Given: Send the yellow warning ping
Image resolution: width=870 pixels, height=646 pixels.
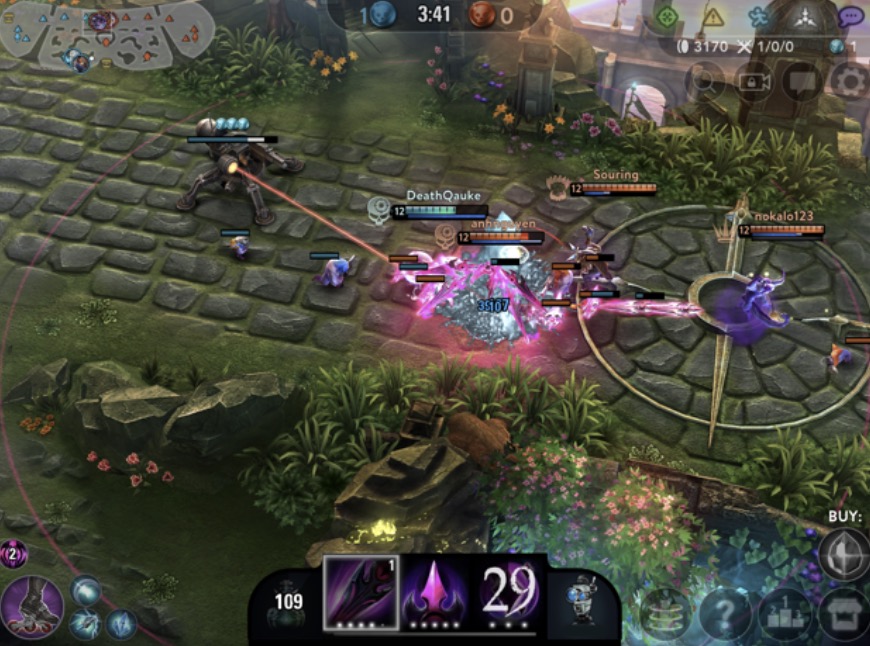Looking at the screenshot, I should pyautogui.click(x=712, y=16).
